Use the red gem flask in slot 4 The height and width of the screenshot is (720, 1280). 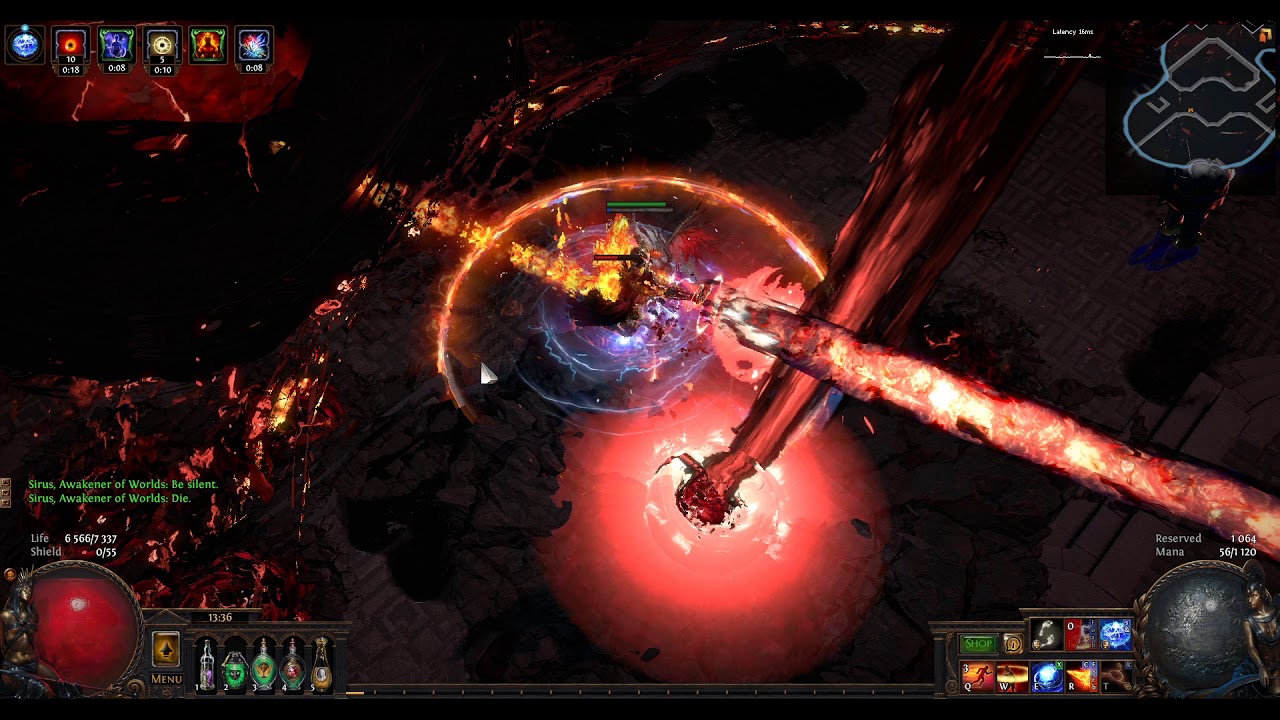tap(293, 665)
